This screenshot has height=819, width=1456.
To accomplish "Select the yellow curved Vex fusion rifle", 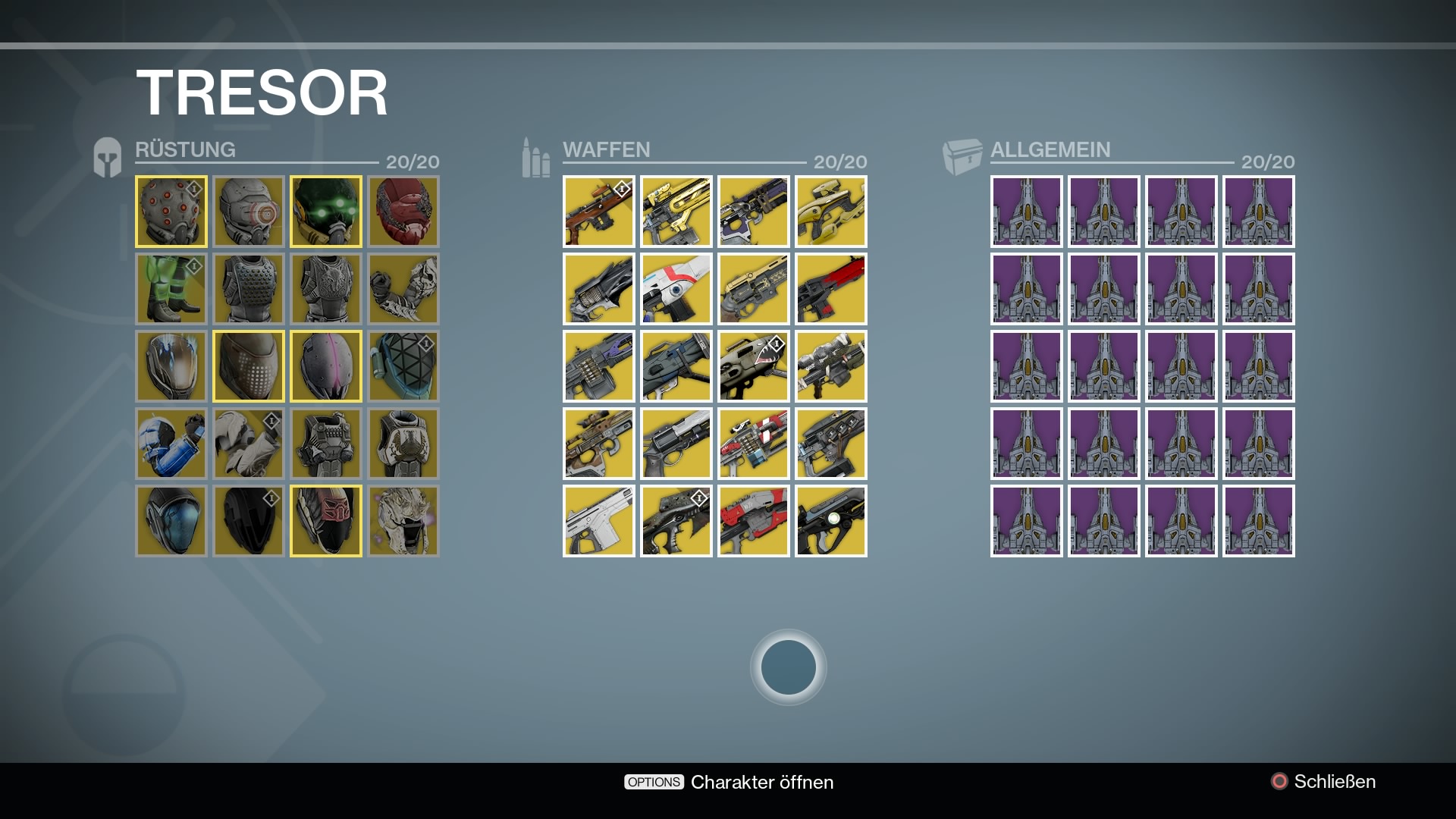I will point(831,212).
